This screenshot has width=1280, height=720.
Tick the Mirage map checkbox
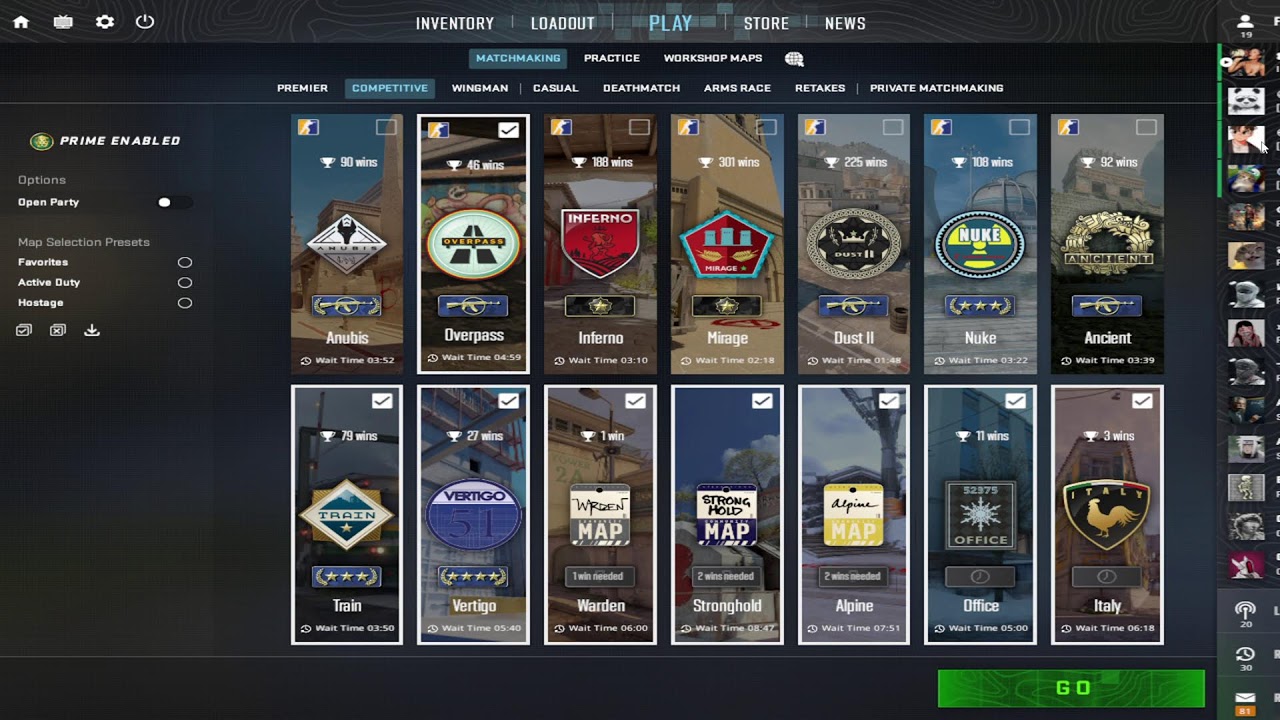click(766, 127)
